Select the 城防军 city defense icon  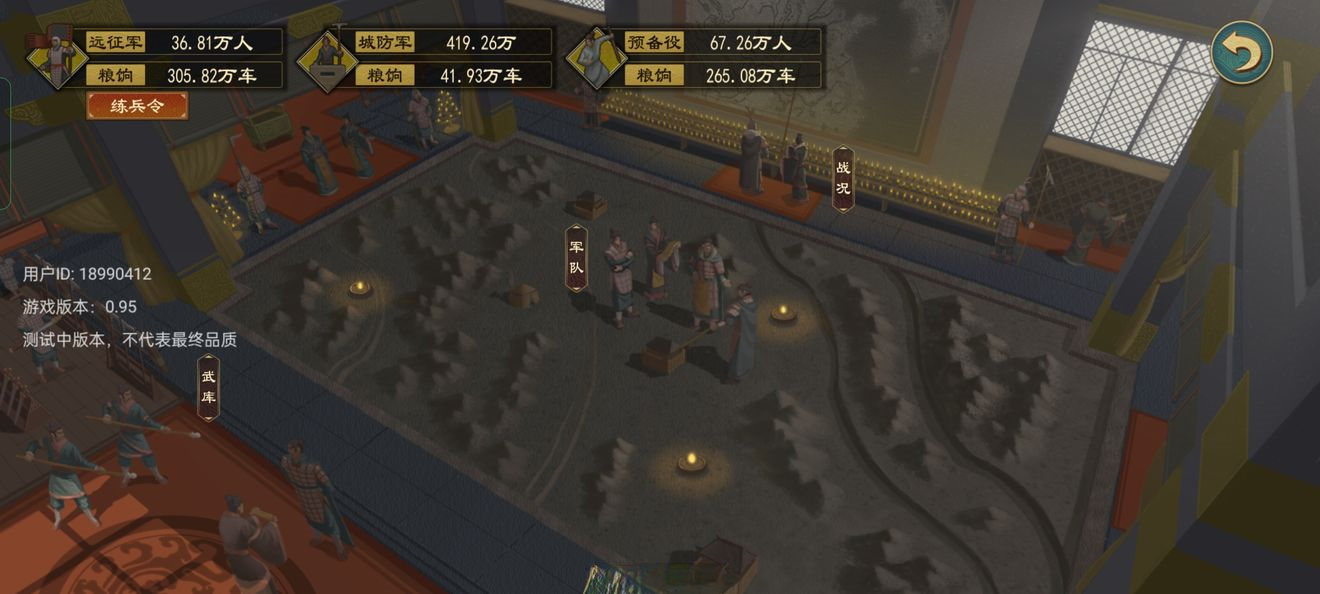point(327,59)
